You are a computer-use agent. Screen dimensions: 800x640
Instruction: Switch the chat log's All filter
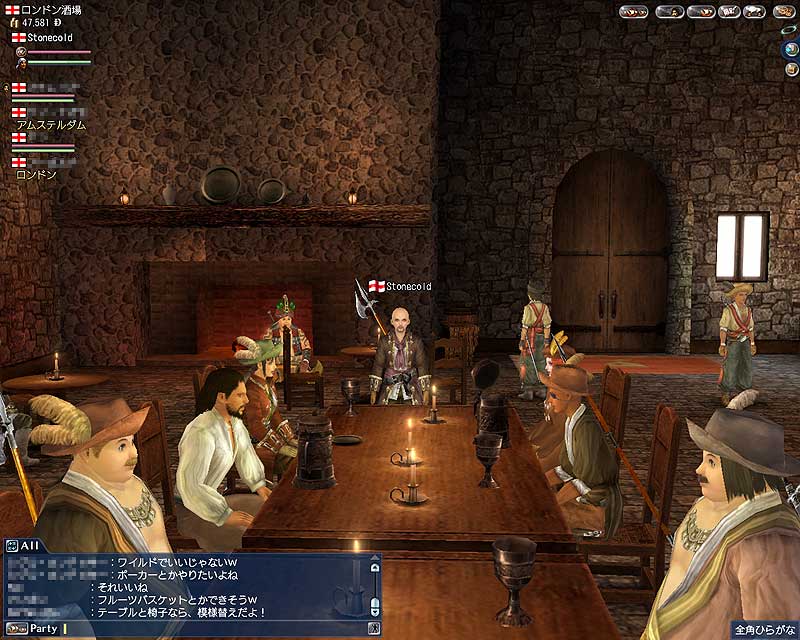(x=22, y=545)
